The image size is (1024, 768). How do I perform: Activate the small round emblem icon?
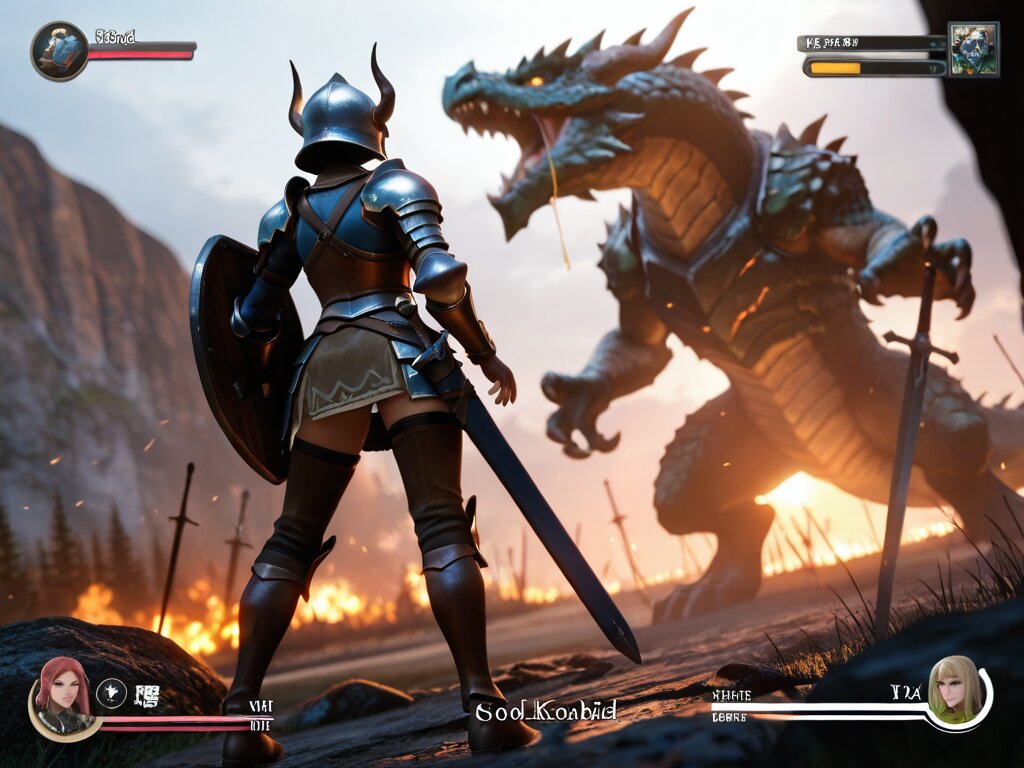[x=111, y=692]
